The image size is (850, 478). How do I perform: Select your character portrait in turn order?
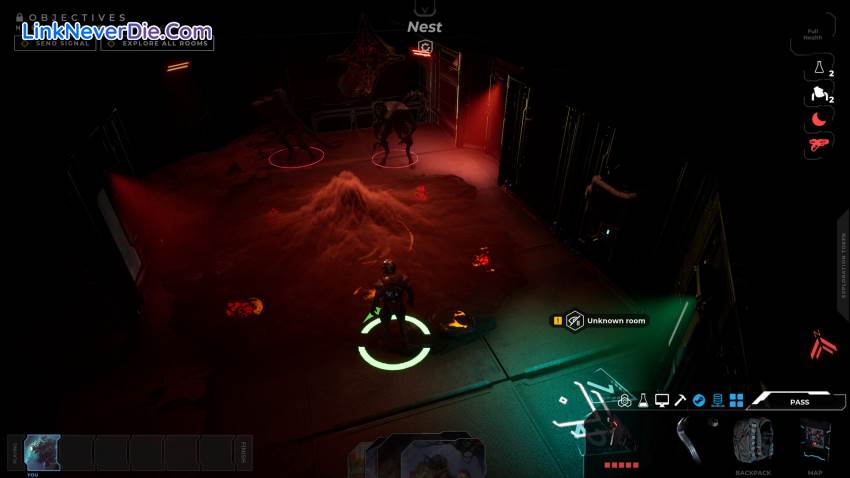click(x=42, y=451)
